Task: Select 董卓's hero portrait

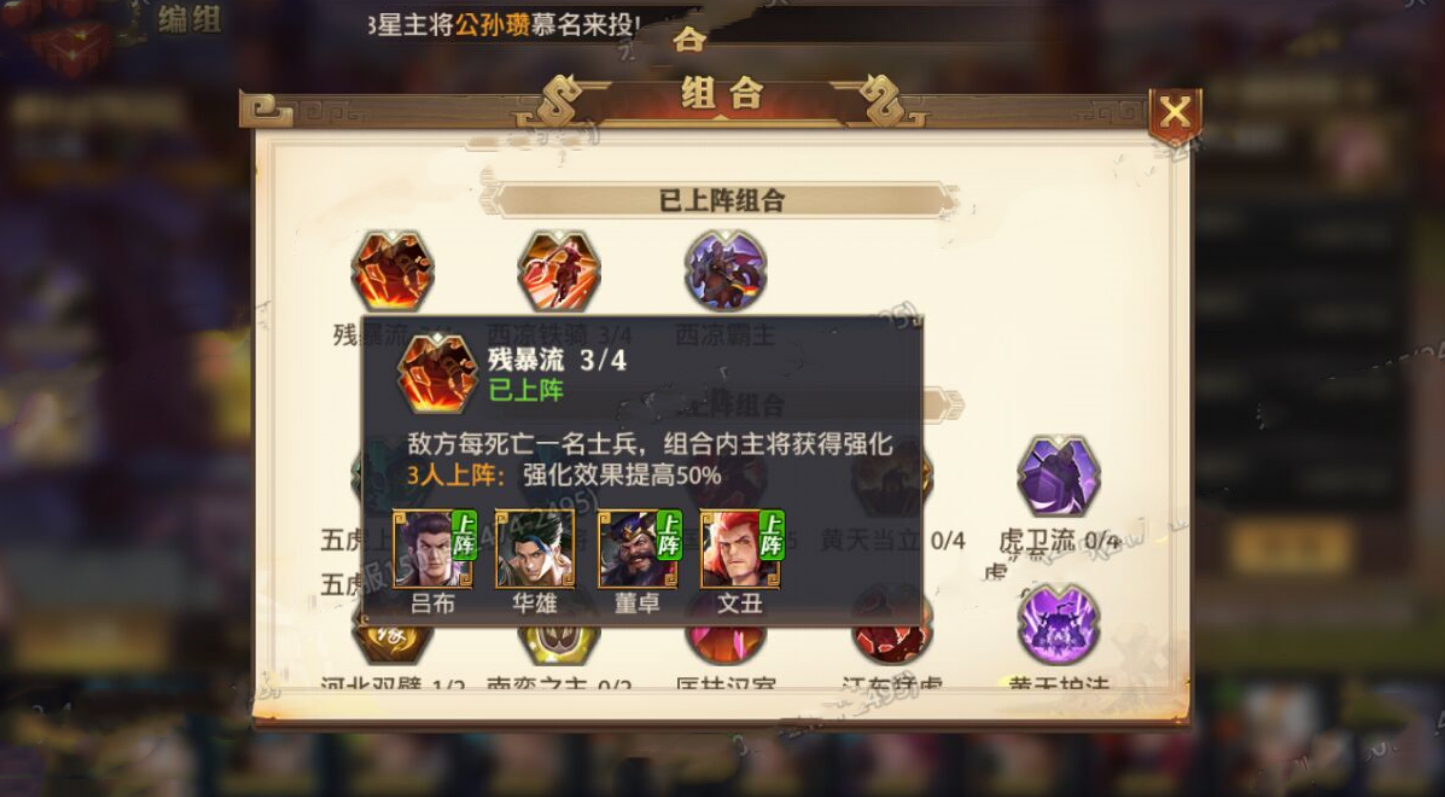Action: 637,550
